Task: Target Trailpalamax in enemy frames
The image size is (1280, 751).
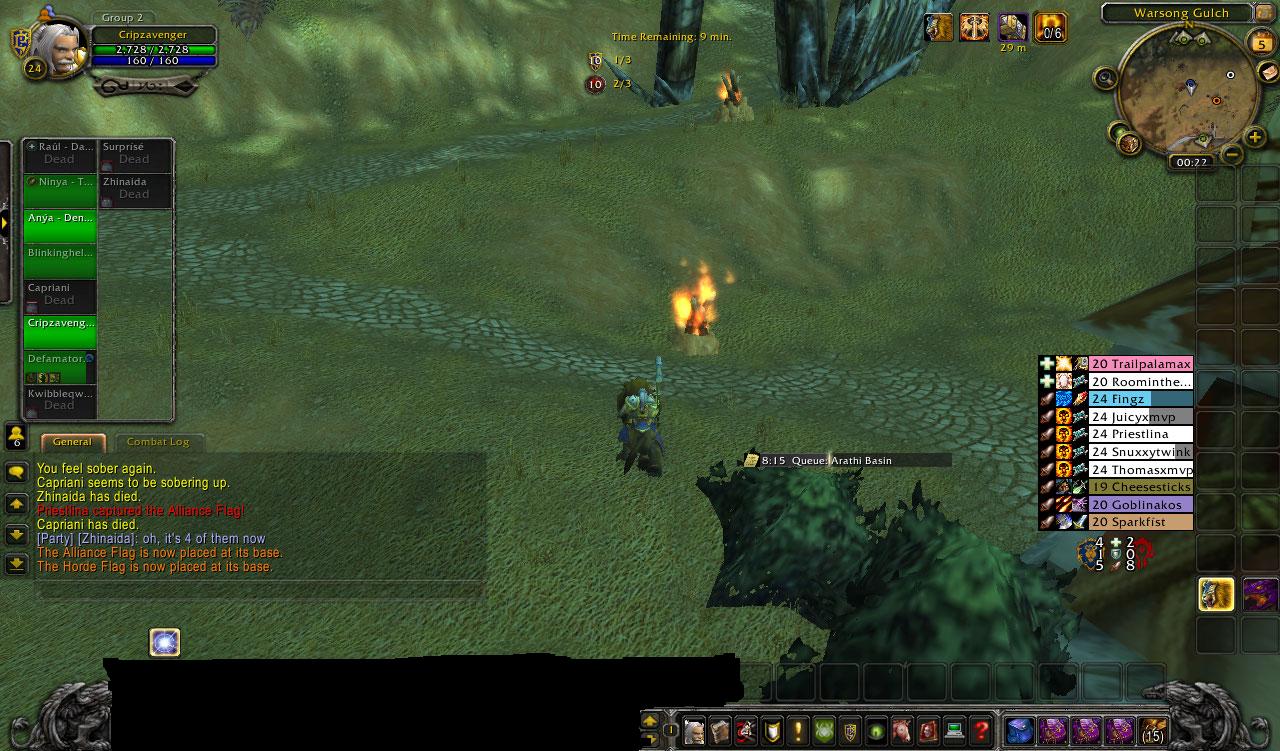Action: (1140, 364)
